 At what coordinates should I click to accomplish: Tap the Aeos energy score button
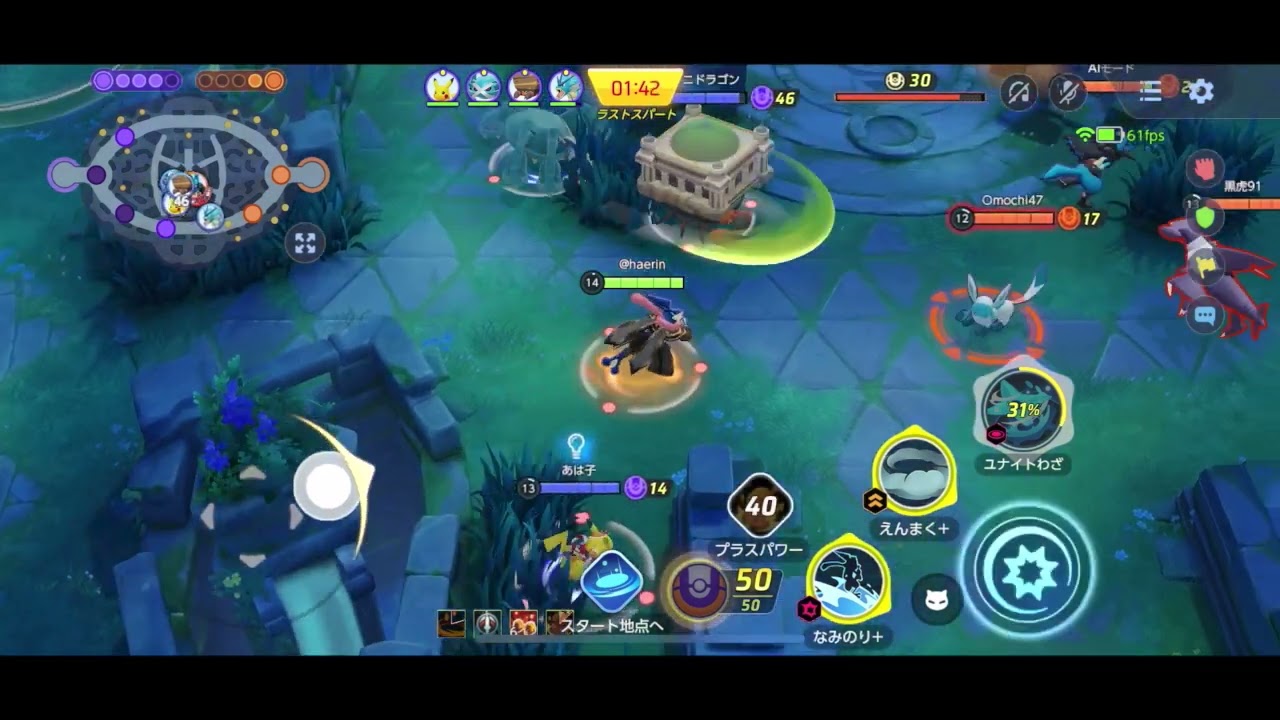coord(694,588)
